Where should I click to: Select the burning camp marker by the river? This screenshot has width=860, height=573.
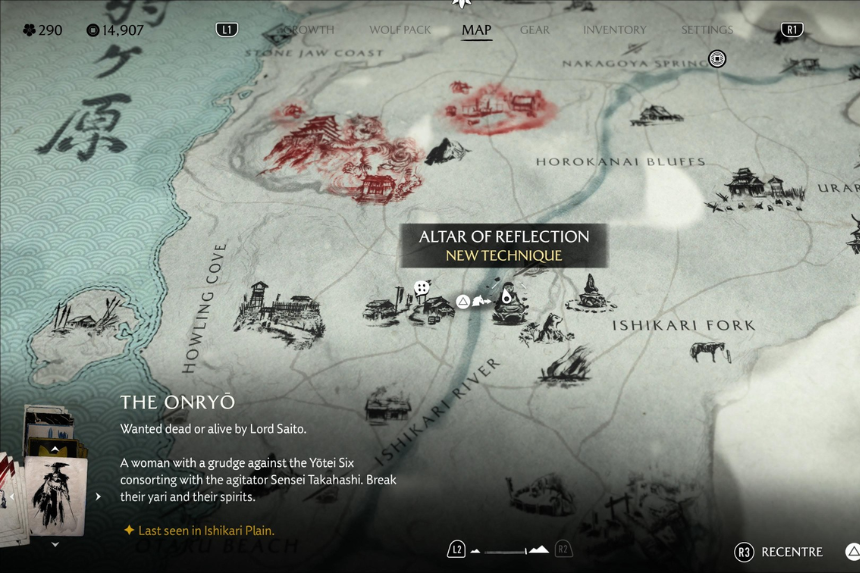coord(565,367)
